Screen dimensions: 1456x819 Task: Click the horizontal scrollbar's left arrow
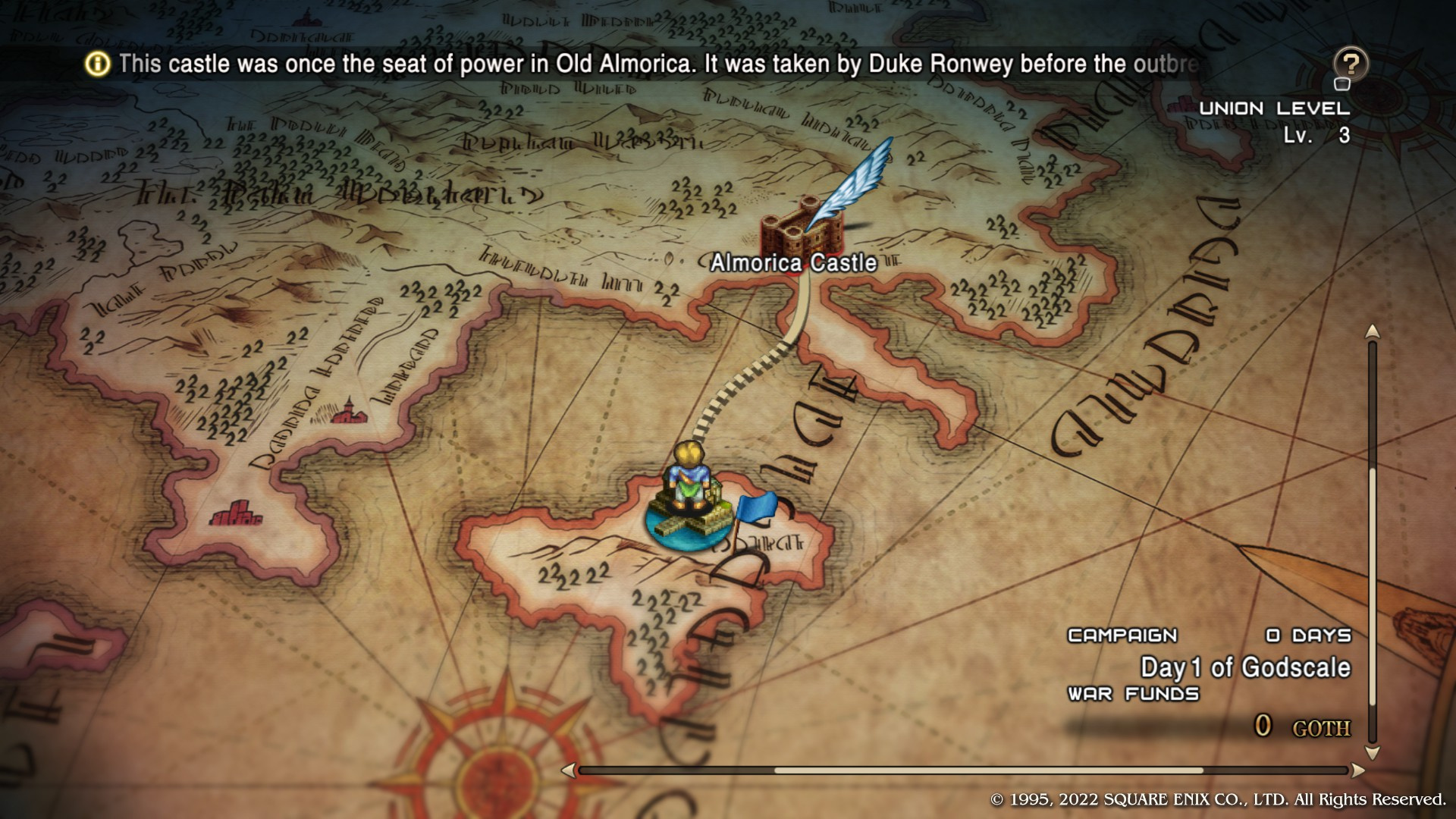(x=568, y=770)
